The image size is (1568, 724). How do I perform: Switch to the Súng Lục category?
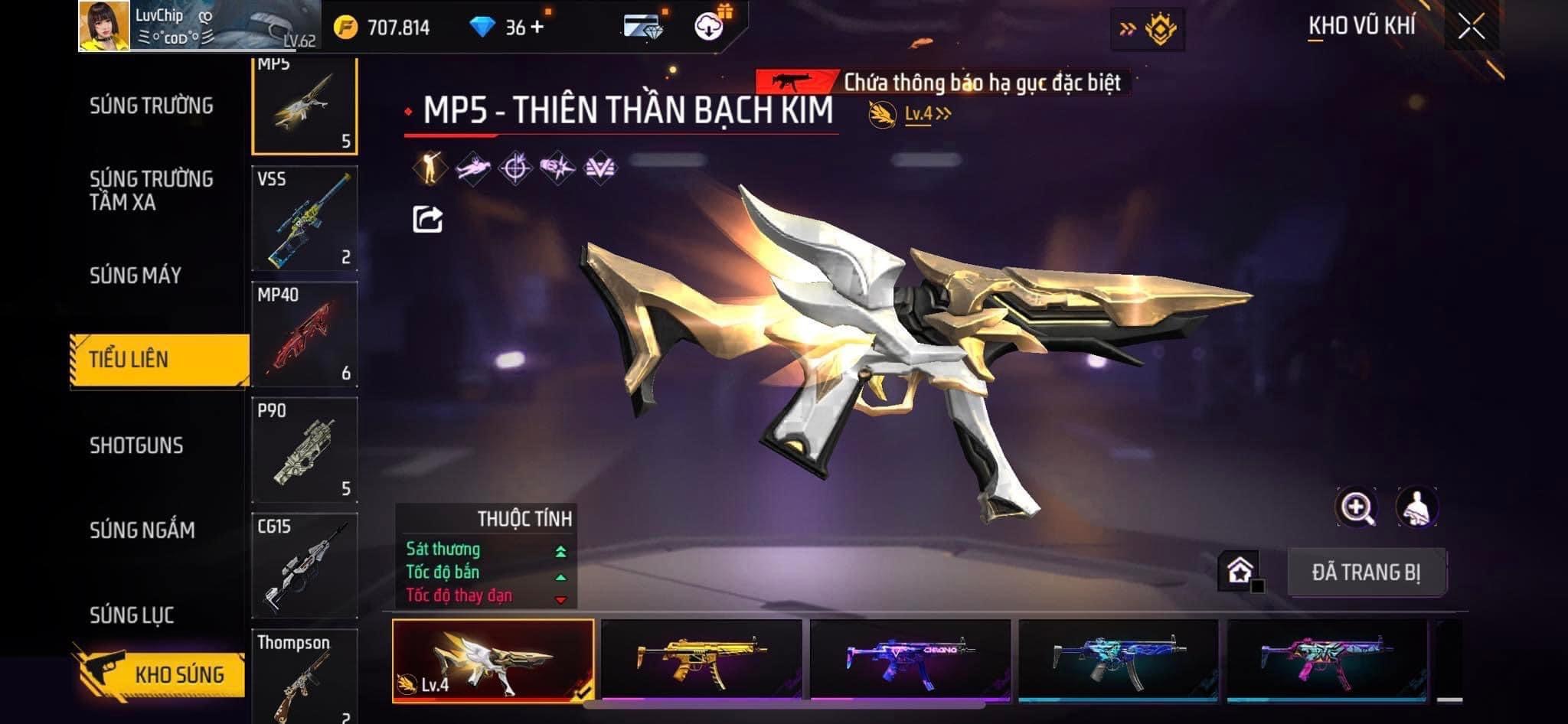click(132, 615)
